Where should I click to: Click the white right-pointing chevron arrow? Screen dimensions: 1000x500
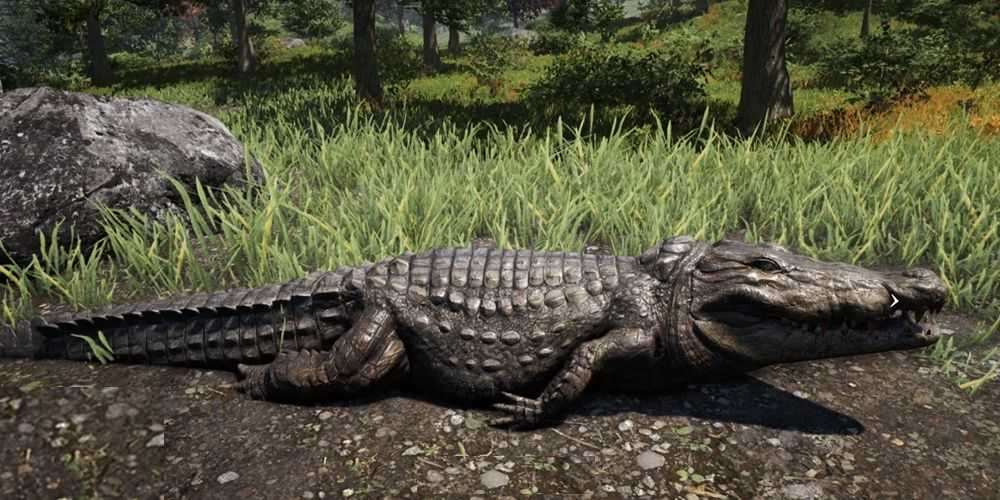[x=895, y=300]
